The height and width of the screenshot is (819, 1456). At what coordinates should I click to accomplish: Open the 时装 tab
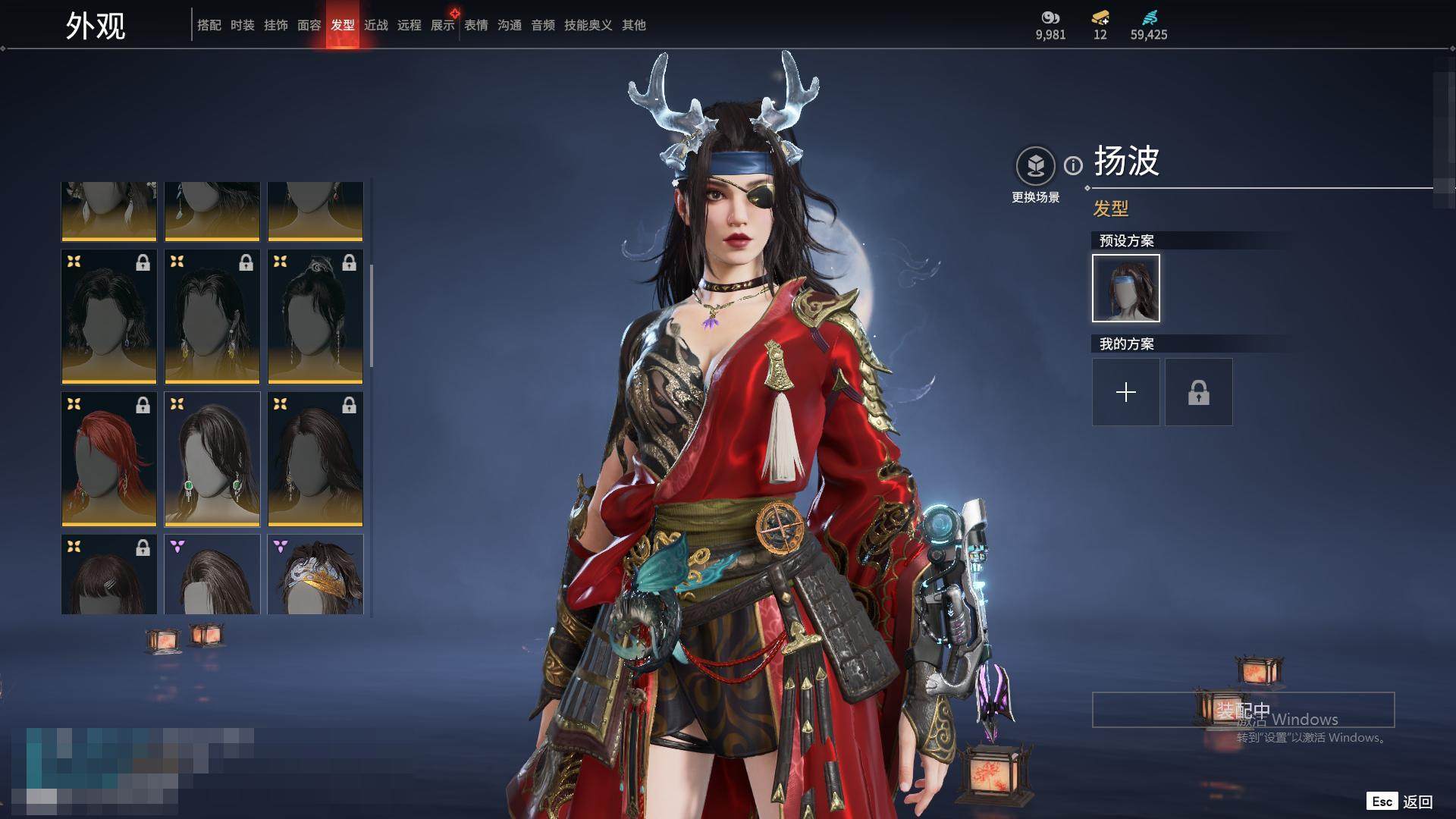[x=243, y=25]
